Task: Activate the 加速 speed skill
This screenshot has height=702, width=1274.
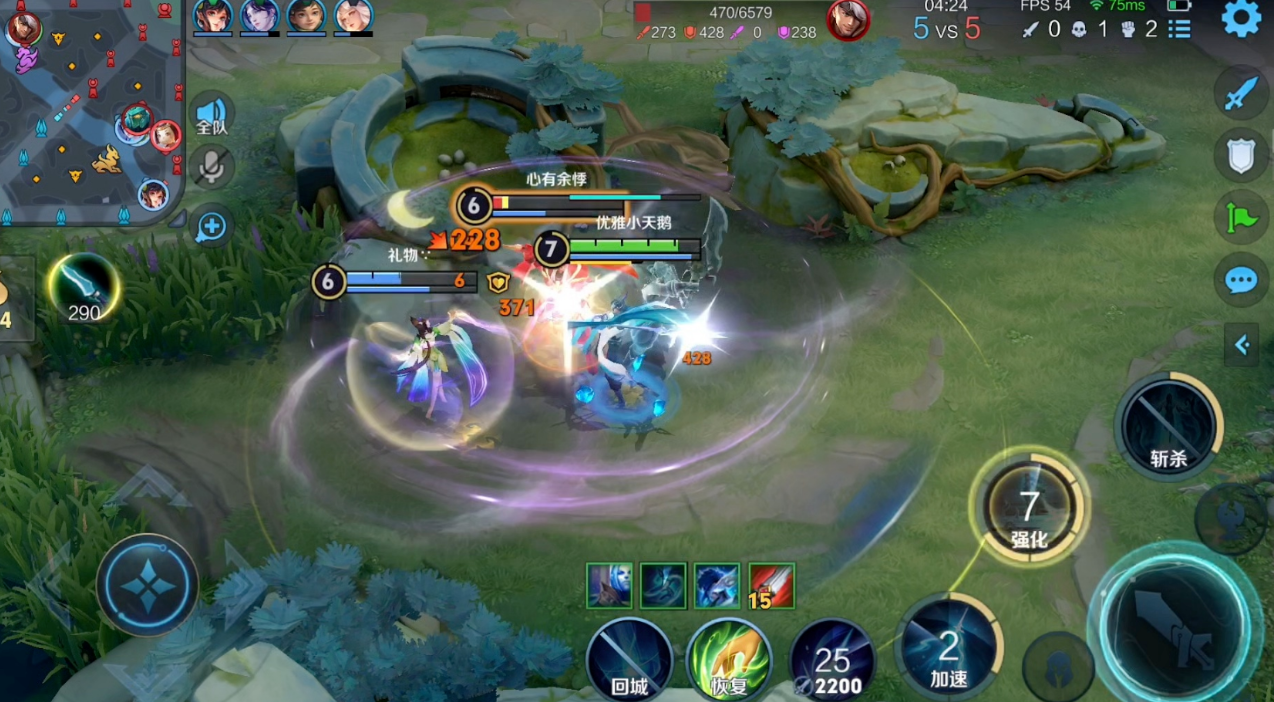Action: (949, 646)
